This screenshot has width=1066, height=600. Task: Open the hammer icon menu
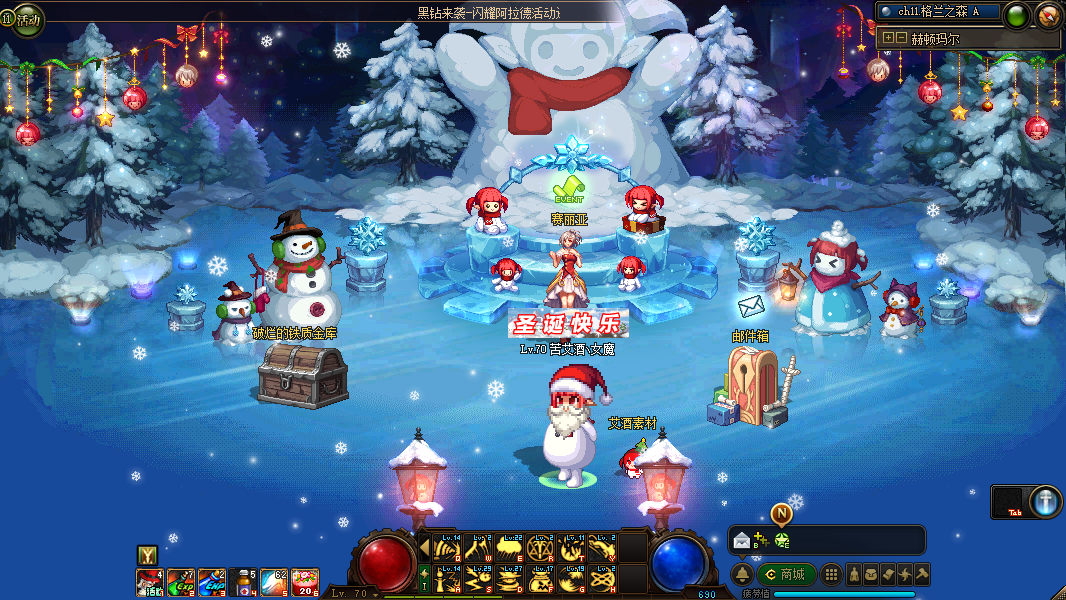[922, 574]
